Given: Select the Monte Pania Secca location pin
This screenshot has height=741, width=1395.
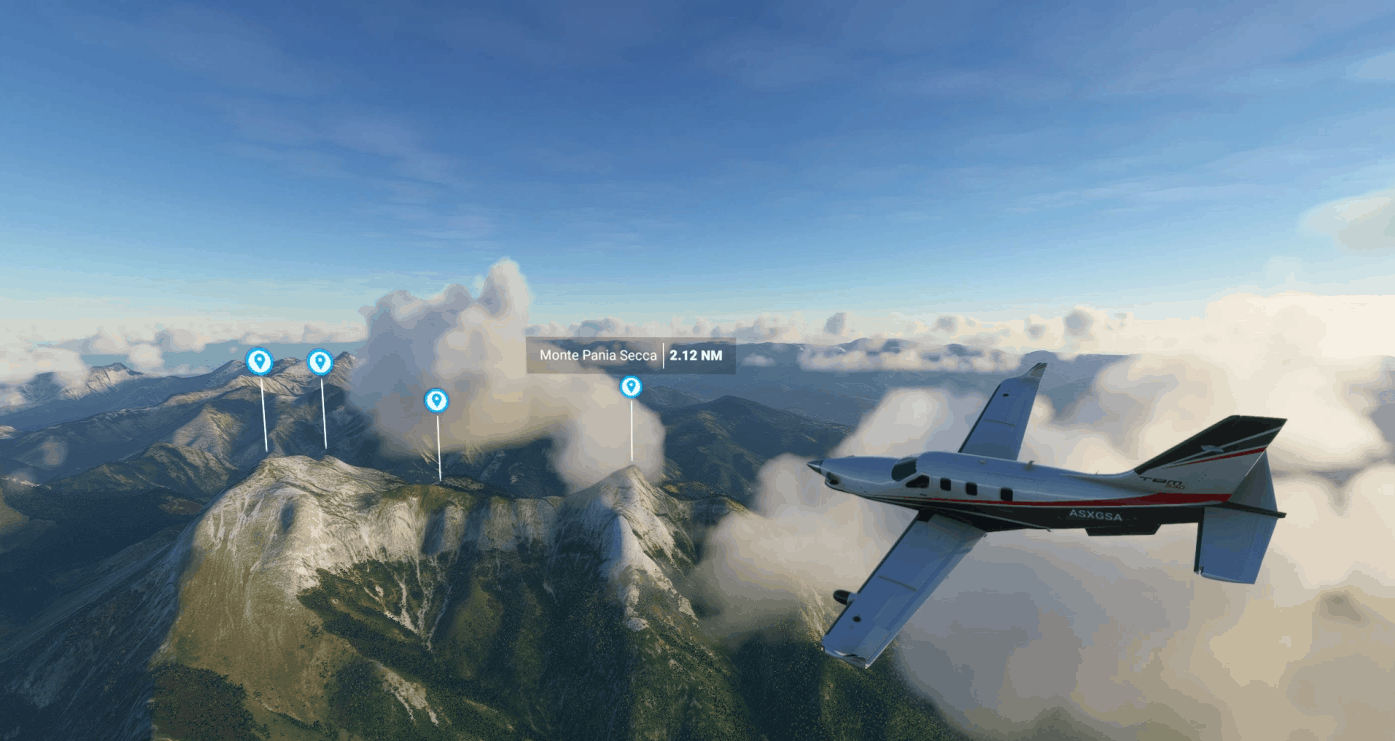Looking at the screenshot, I should click(630, 387).
